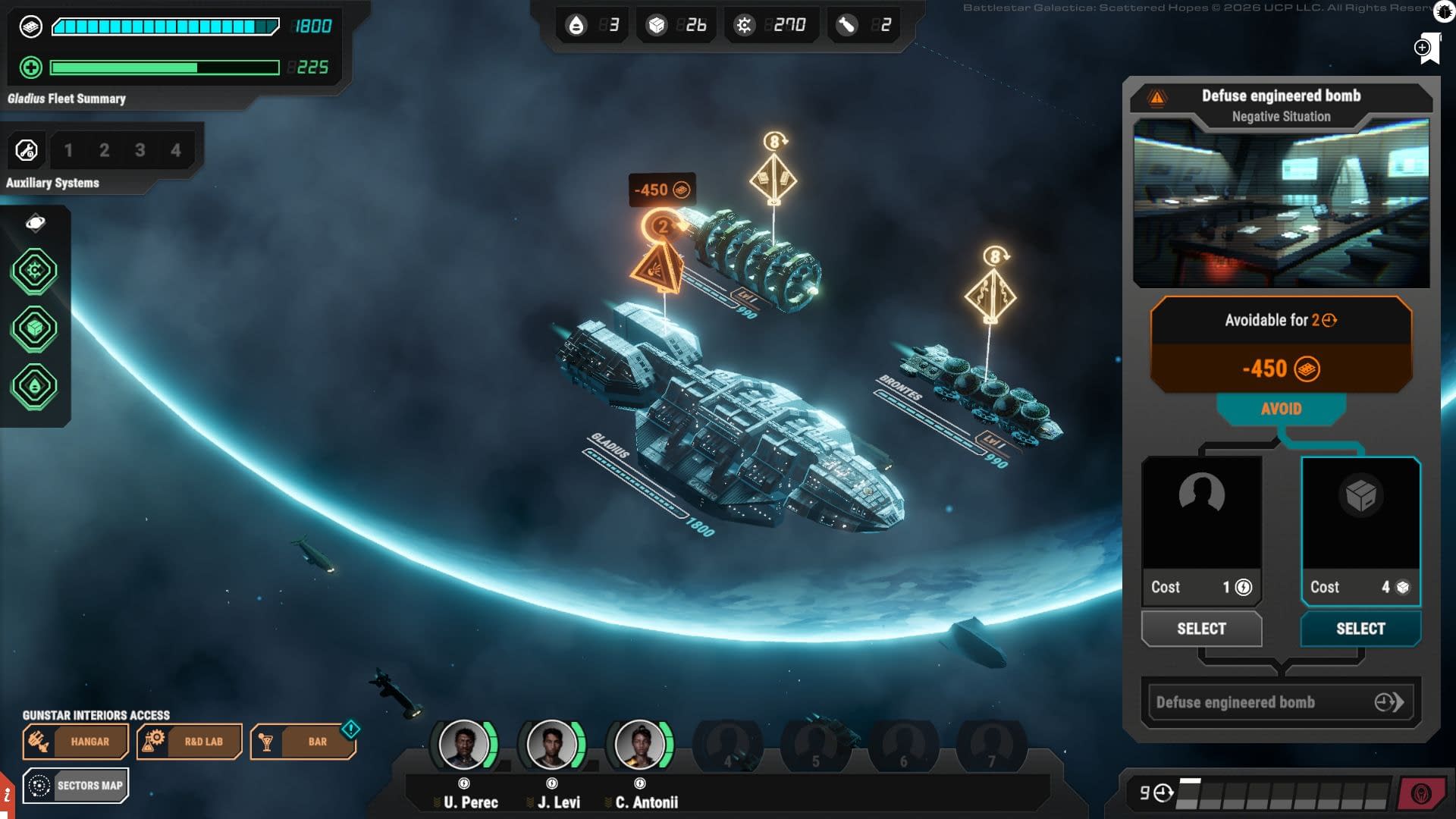This screenshot has width=1456, height=819.
Task: Activate auxiliary system slot 1
Action: tap(68, 150)
